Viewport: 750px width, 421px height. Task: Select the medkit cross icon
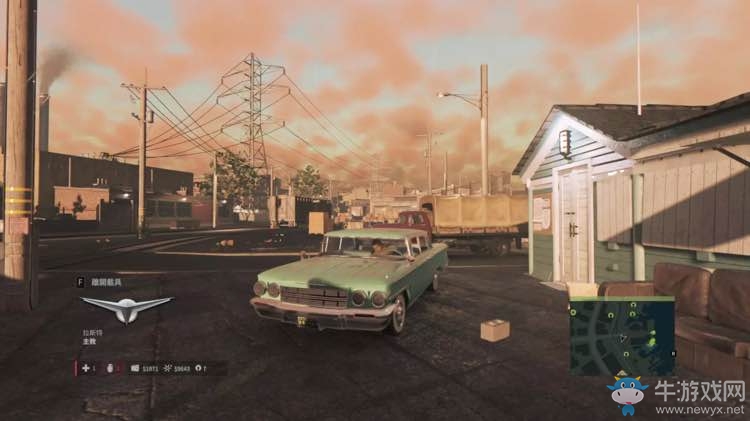85,368
